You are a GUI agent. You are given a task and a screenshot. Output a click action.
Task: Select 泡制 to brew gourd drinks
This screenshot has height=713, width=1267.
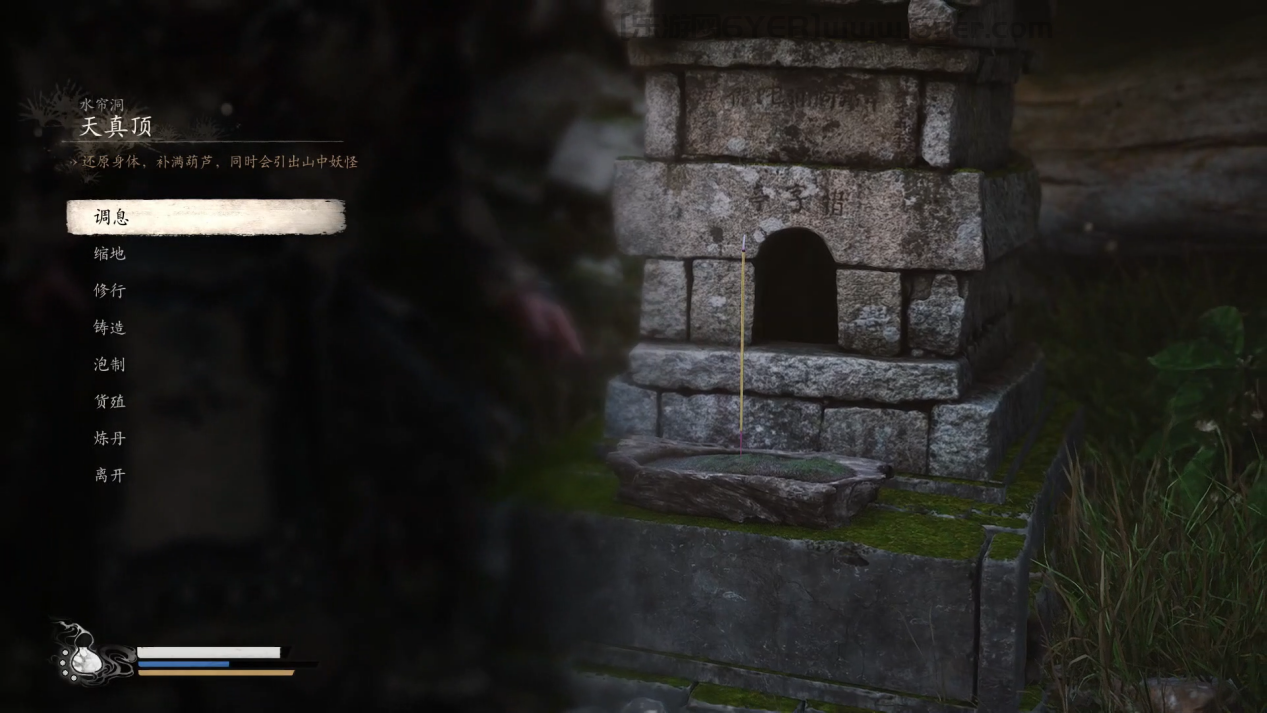[110, 365]
